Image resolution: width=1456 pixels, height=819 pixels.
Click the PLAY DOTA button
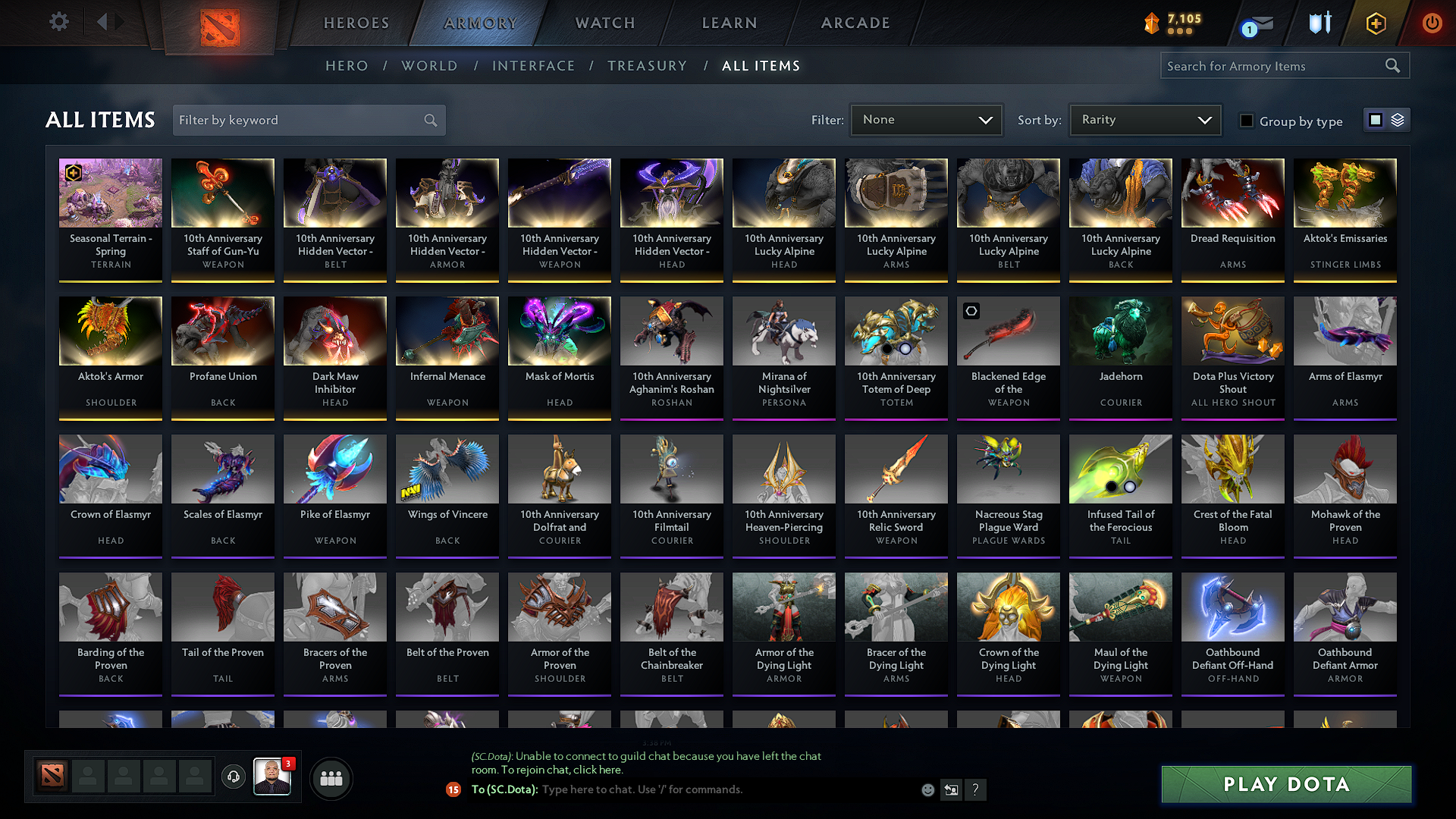(x=1285, y=784)
